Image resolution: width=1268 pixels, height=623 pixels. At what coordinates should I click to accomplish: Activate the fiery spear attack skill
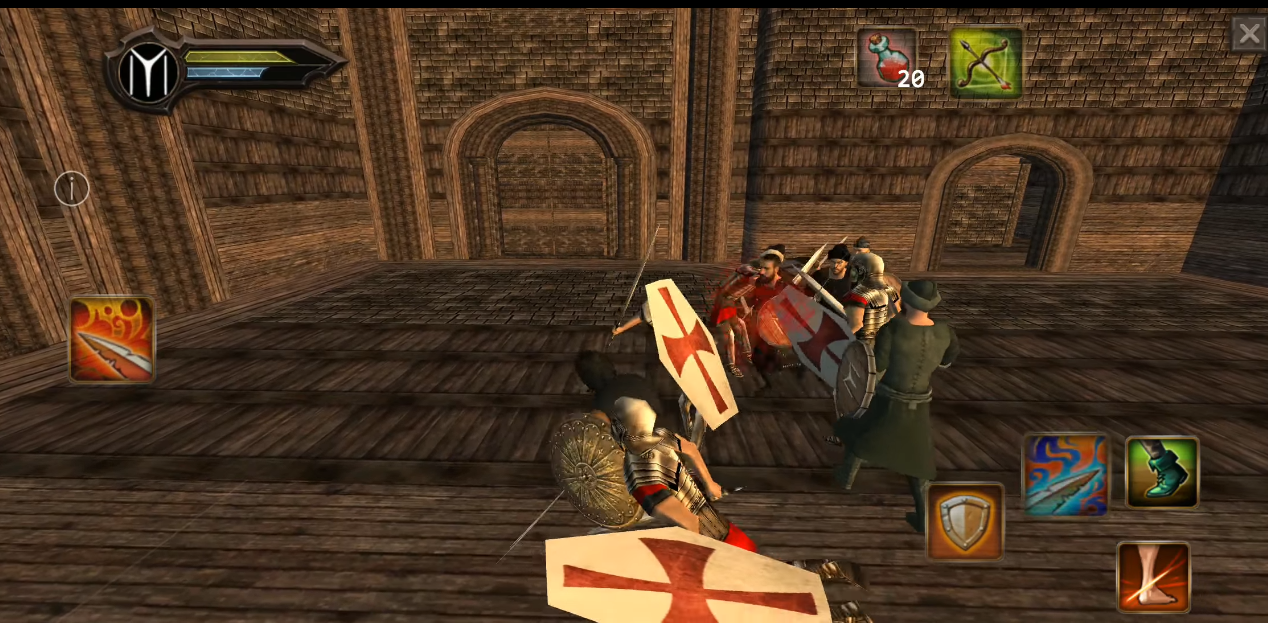tap(112, 340)
